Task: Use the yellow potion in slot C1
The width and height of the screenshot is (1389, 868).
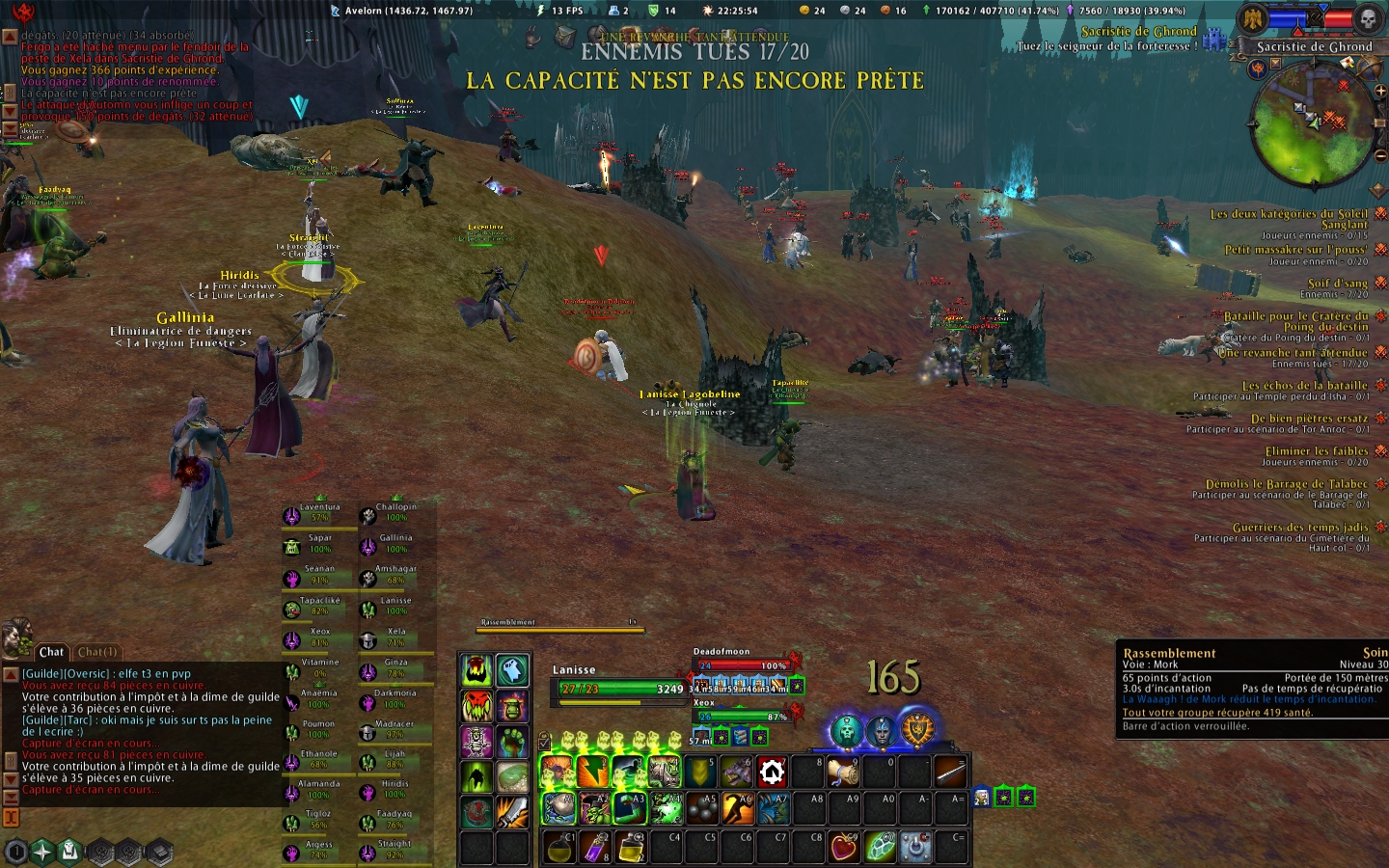Action: click(558, 846)
